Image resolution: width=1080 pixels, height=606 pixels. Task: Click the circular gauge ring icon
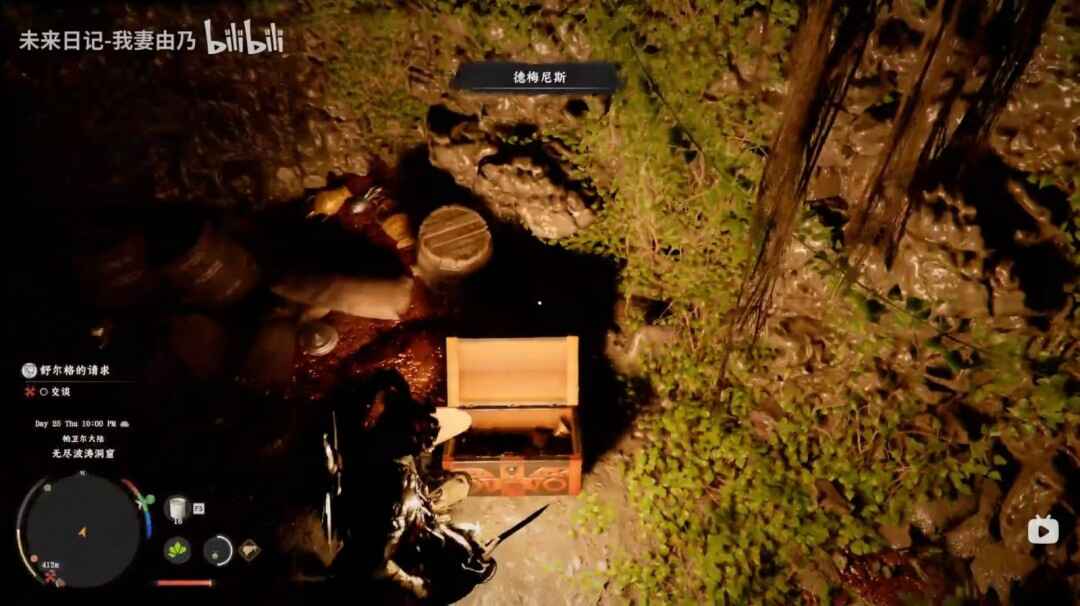coord(218,549)
